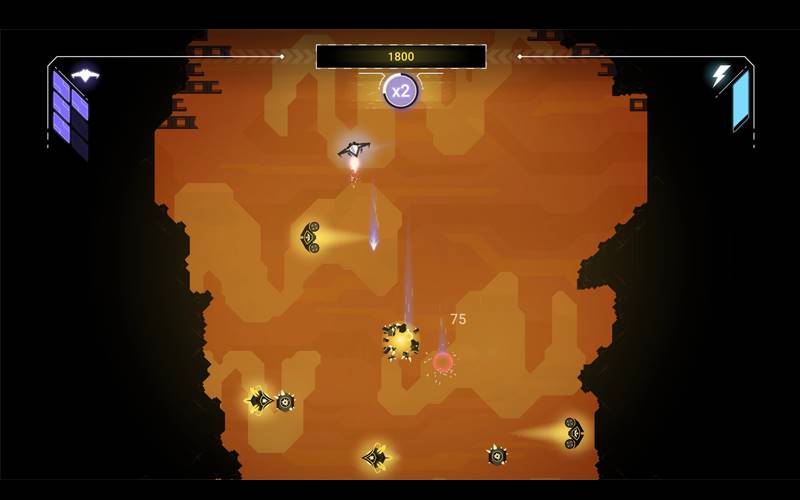Image resolution: width=800 pixels, height=500 pixels.
Task: Click the white ship icon above the shield bars
Action: (86, 76)
